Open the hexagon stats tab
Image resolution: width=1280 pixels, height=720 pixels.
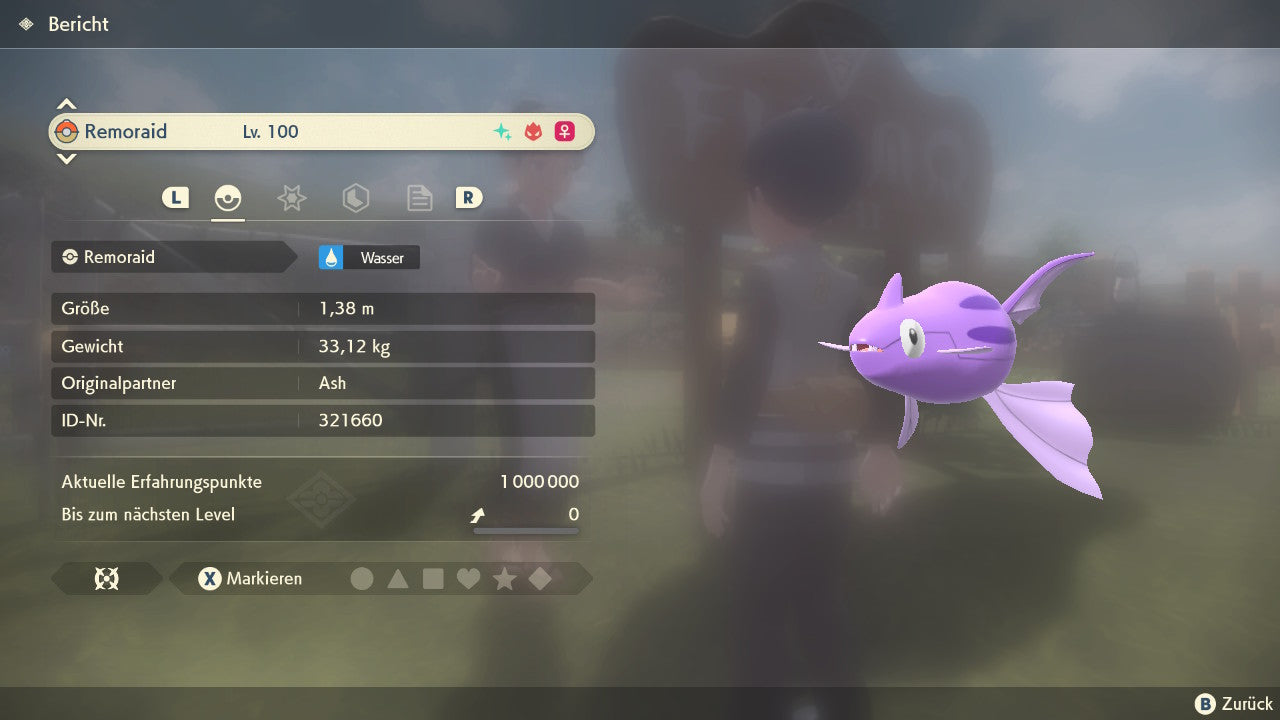(355, 198)
